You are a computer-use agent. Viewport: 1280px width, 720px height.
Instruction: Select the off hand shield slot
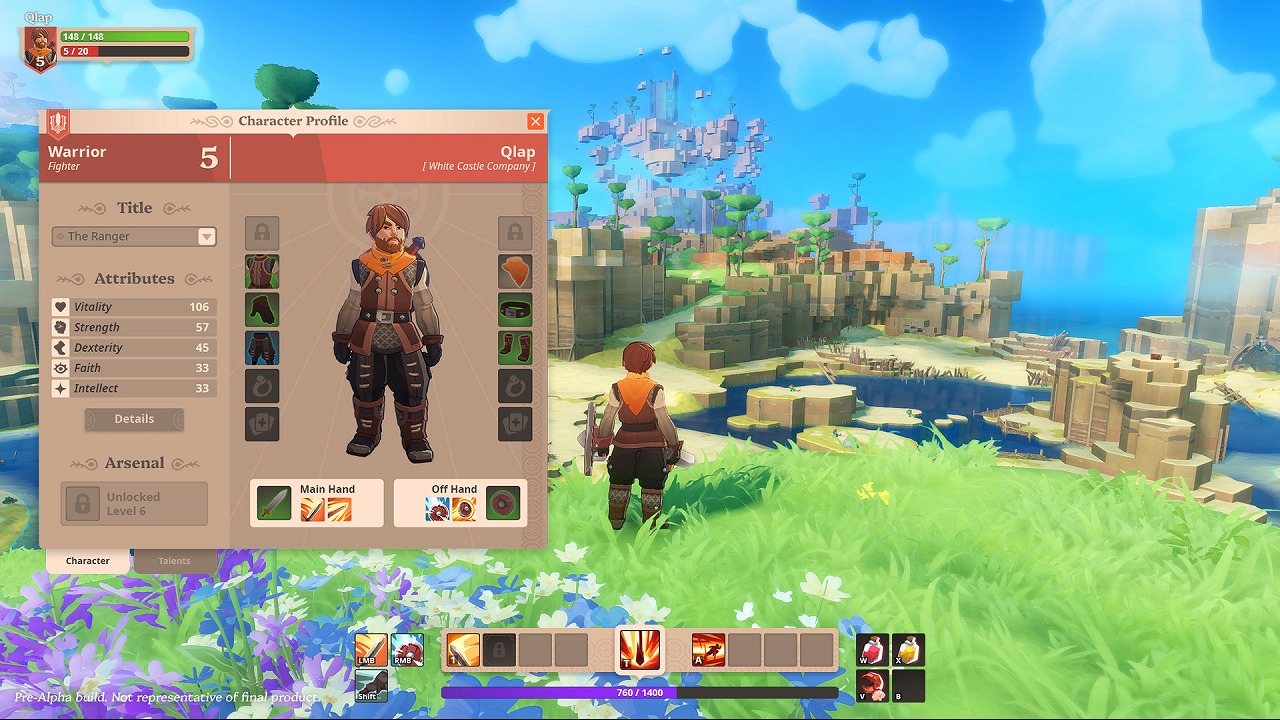[x=503, y=503]
